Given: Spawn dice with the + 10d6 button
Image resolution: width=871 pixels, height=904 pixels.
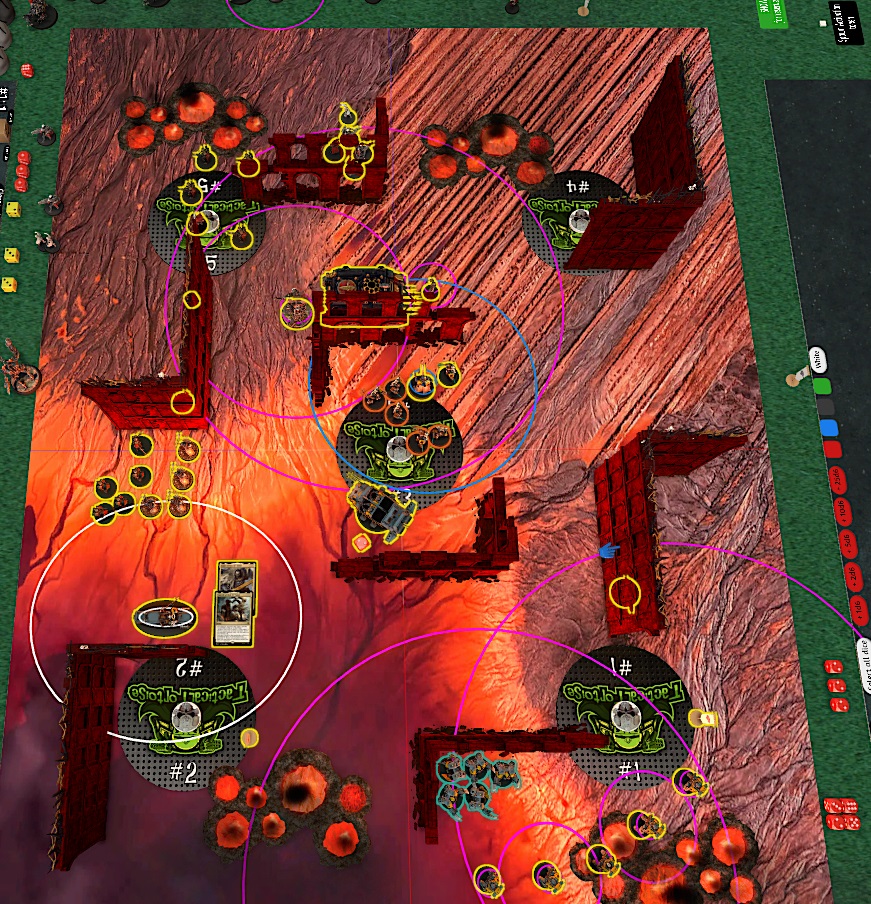Looking at the screenshot, I should click(842, 512).
